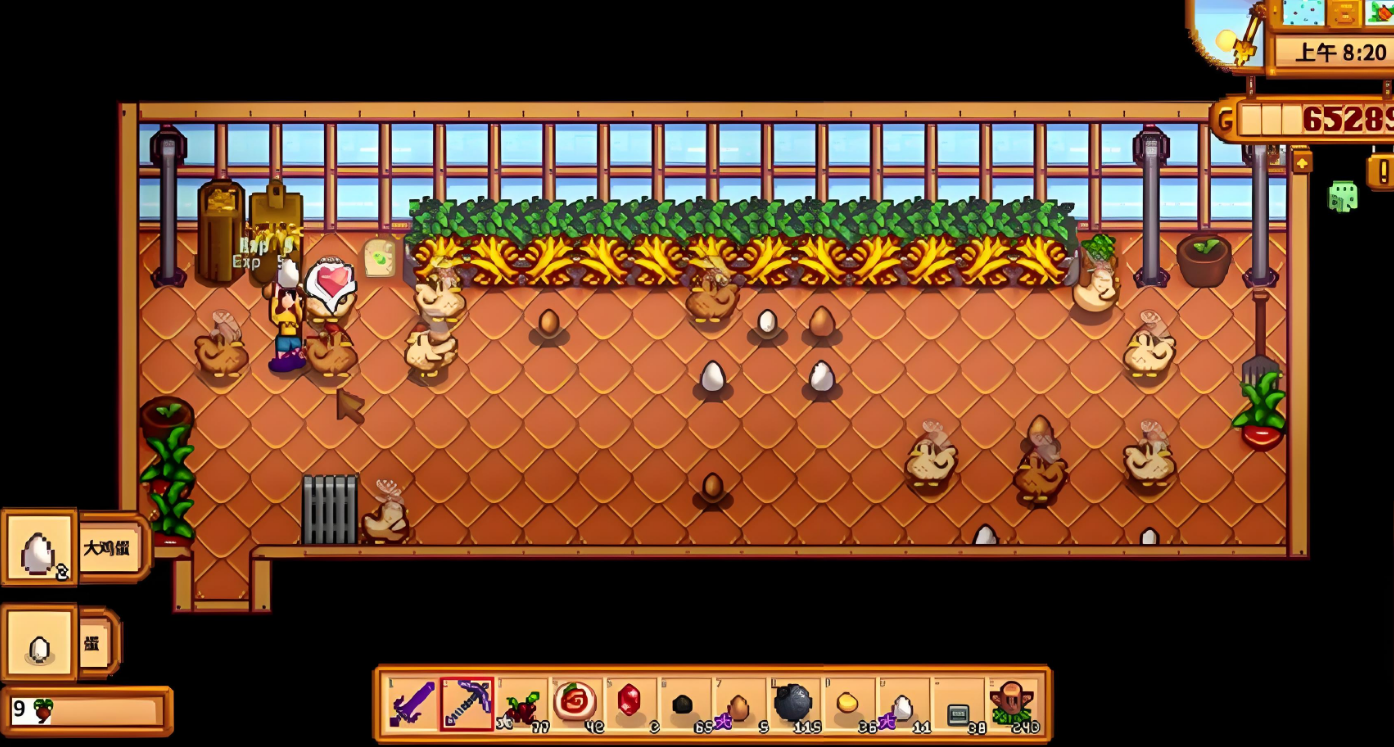Screen dimensions: 1394x747
Task: Pick the warp totem slot
Action: click(1011, 704)
